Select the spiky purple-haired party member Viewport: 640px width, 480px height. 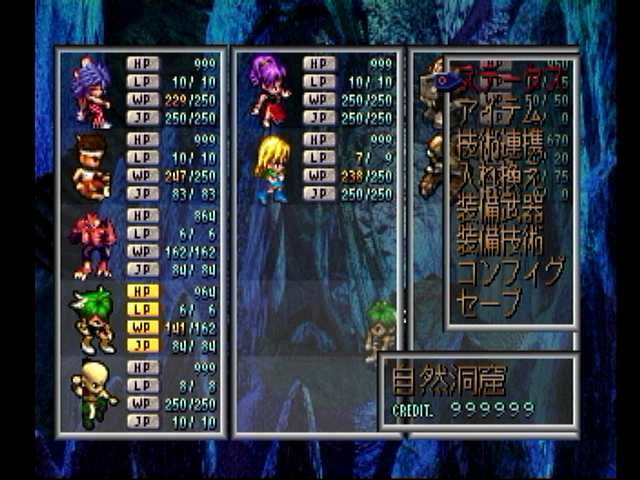click(92, 92)
